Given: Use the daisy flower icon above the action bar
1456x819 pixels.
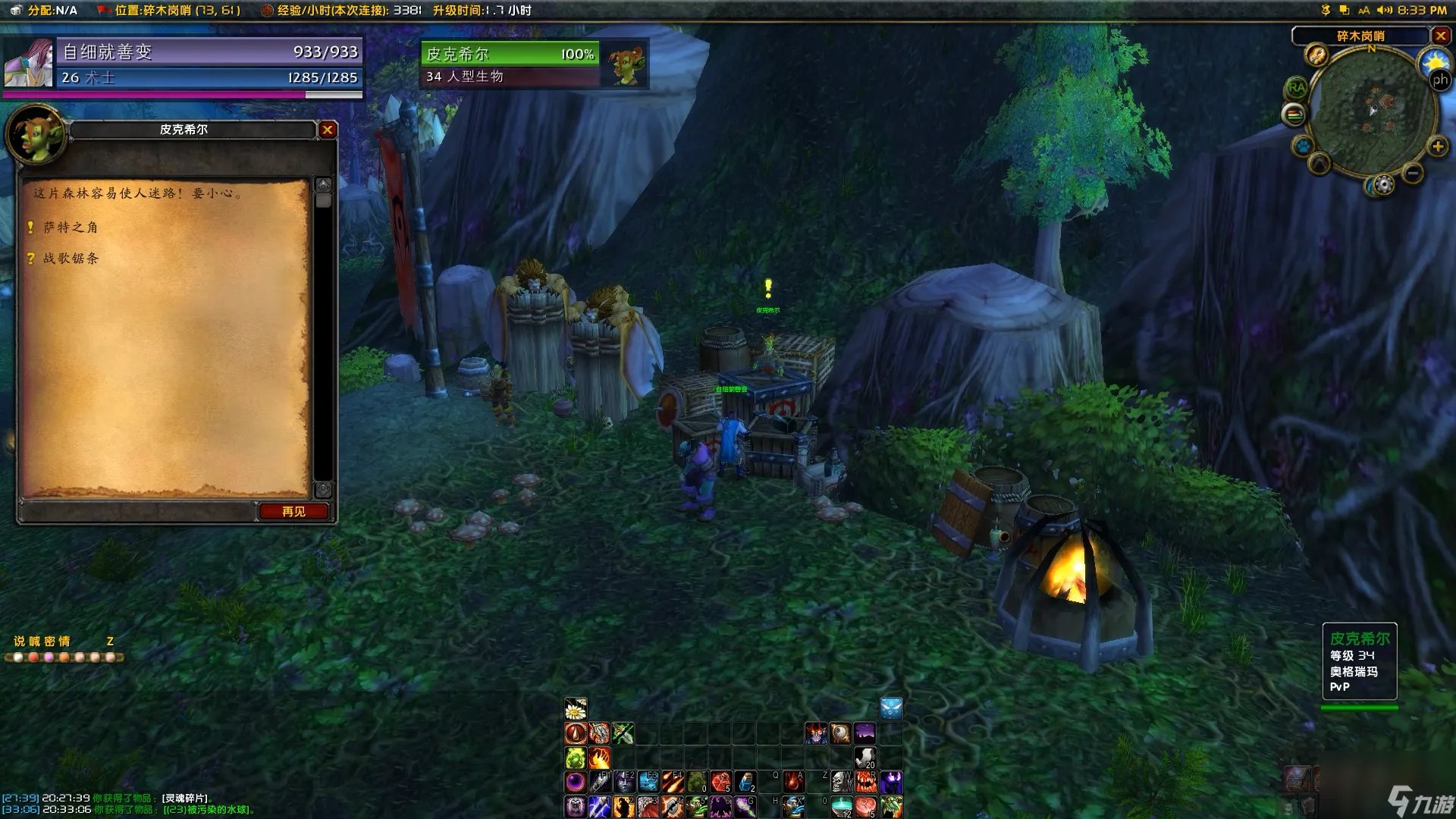Looking at the screenshot, I should click(576, 709).
